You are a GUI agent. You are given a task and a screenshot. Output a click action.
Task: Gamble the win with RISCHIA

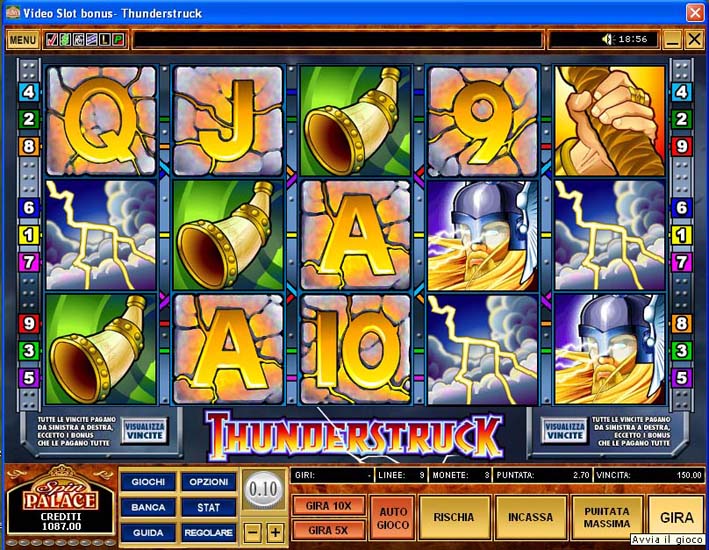click(x=455, y=518)
